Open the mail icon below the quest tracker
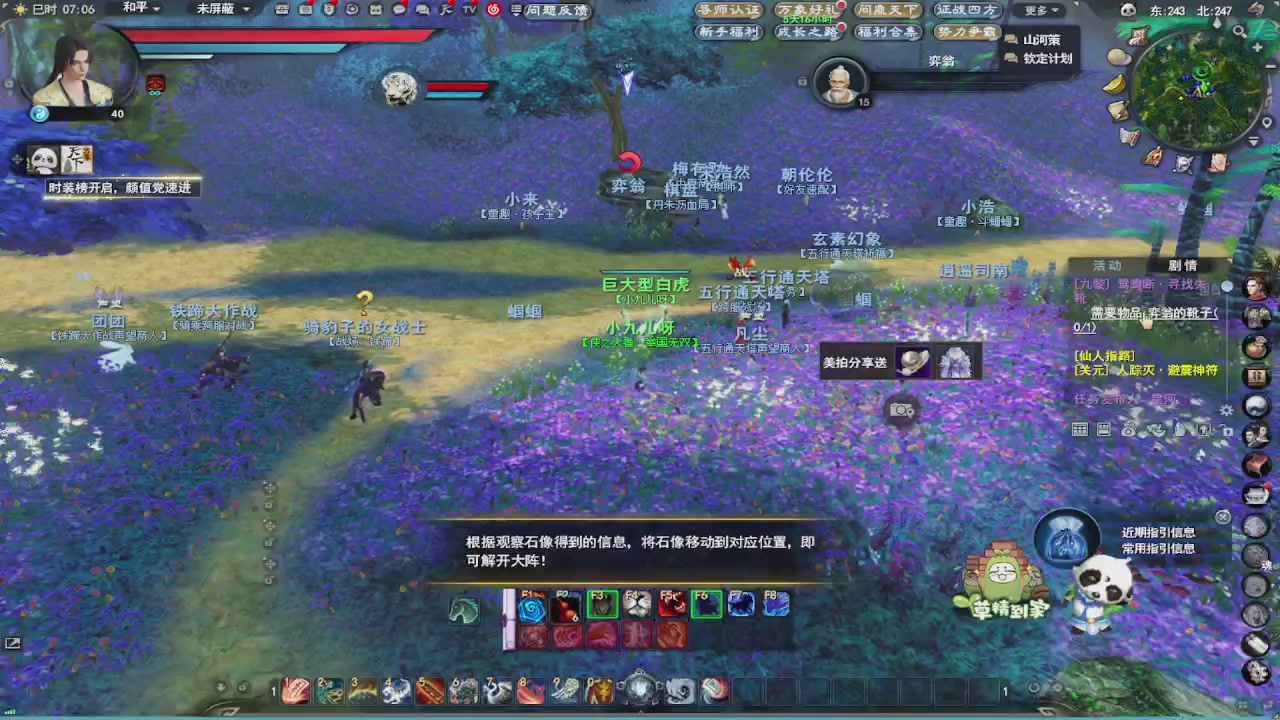 [1103, 429]
